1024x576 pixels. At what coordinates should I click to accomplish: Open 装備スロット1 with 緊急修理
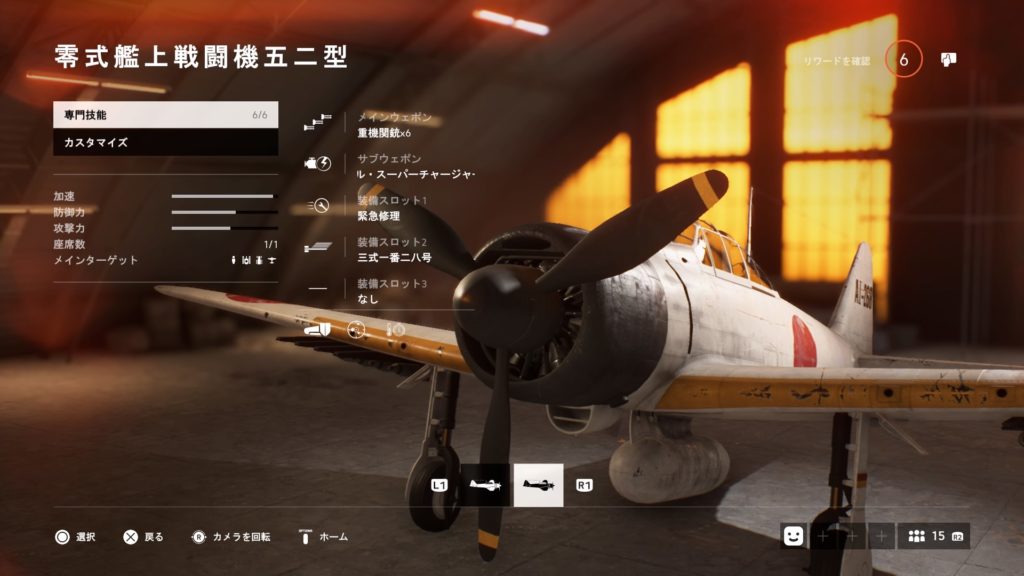390,207
